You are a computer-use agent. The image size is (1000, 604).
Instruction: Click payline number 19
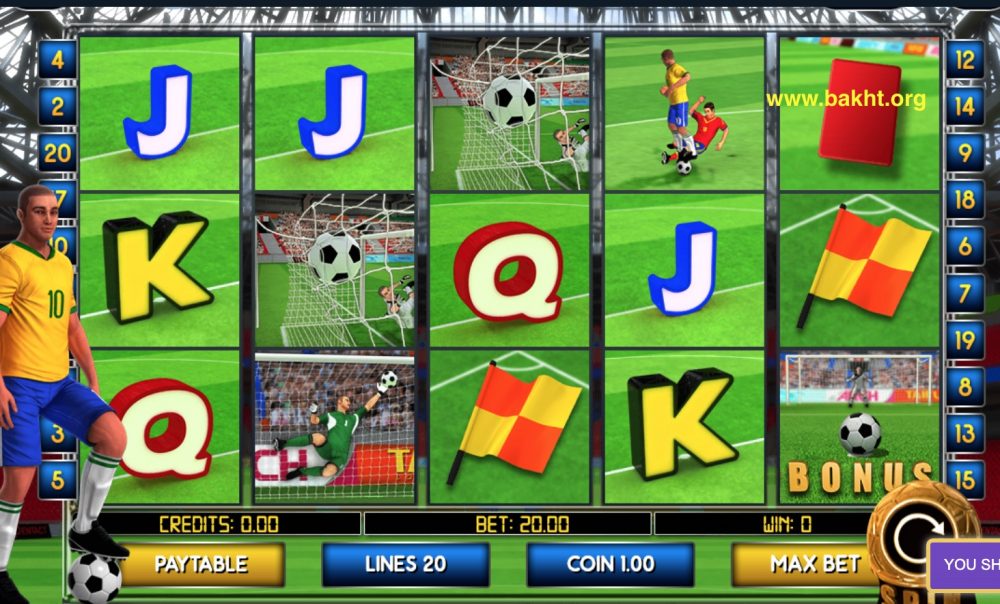(x=964, y=340)
